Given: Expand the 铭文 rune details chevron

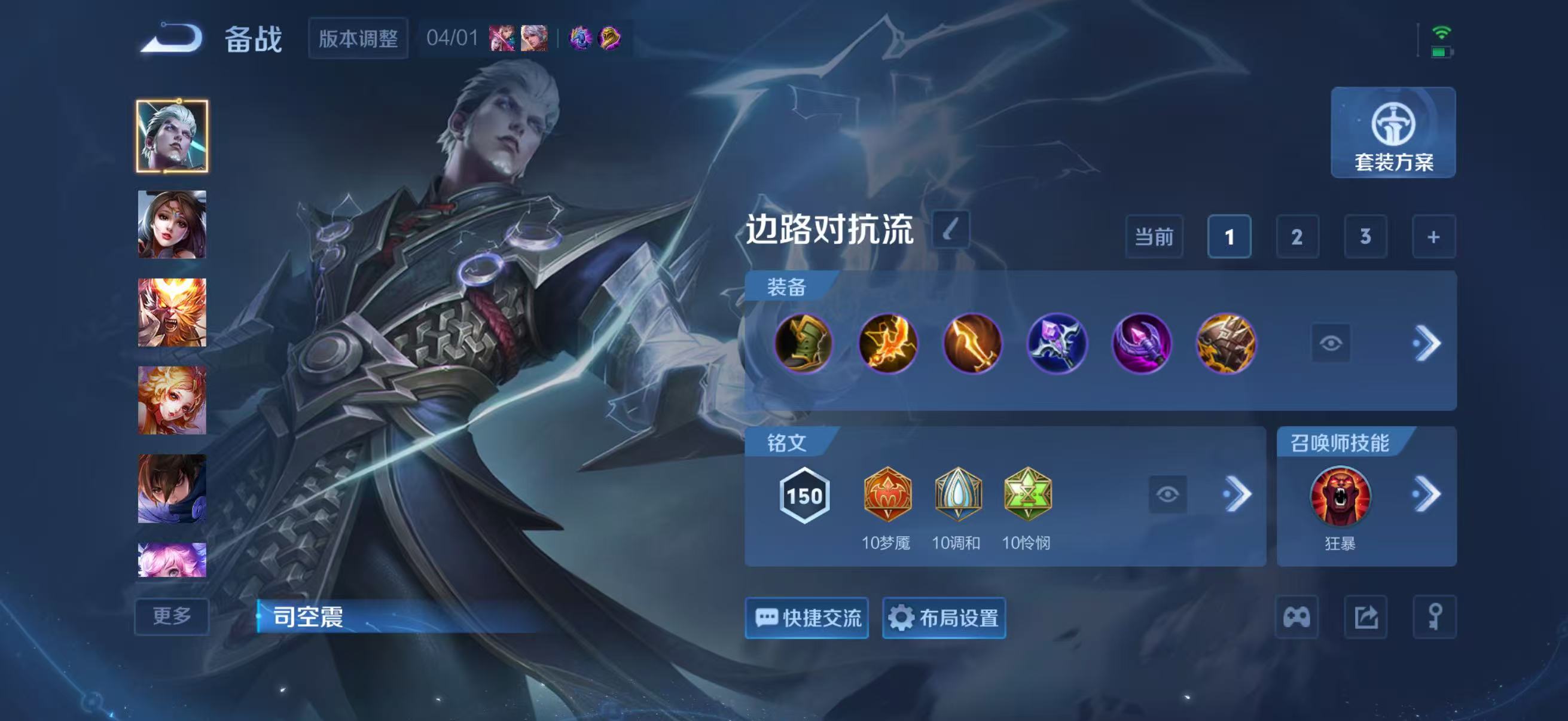Looking at the screenshot, I should 1243,494.
